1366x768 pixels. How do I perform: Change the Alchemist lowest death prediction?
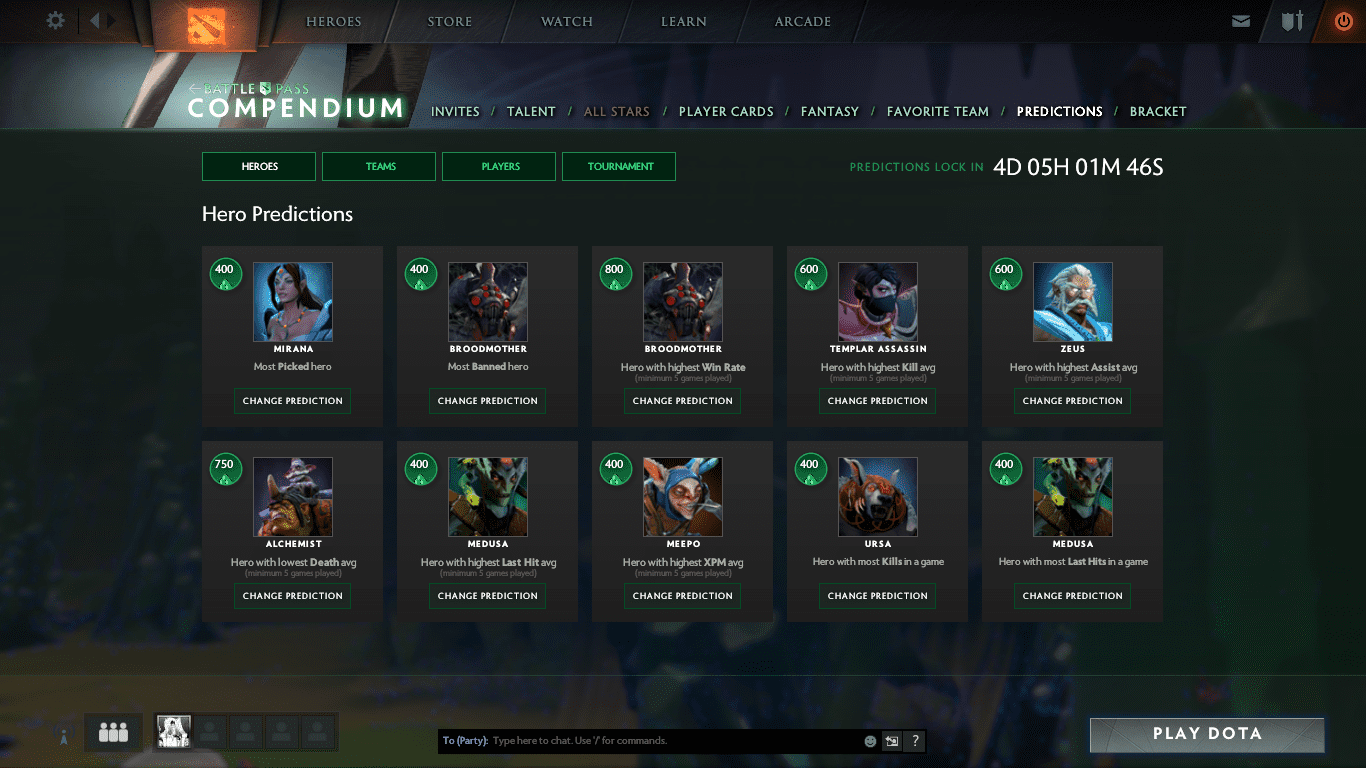pyautogui.click(x=292, y=596)
